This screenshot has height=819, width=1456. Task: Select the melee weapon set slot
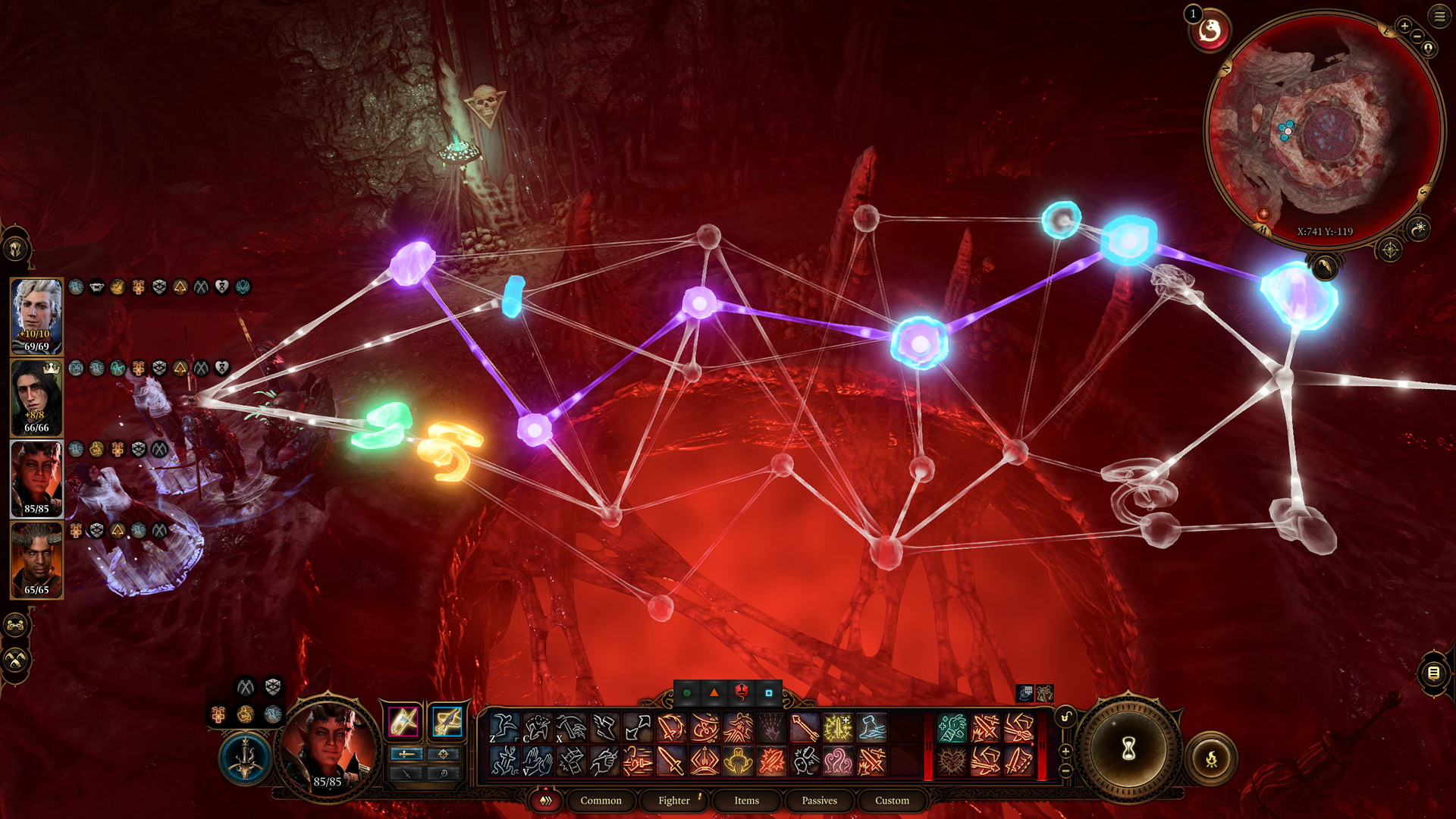403,721
